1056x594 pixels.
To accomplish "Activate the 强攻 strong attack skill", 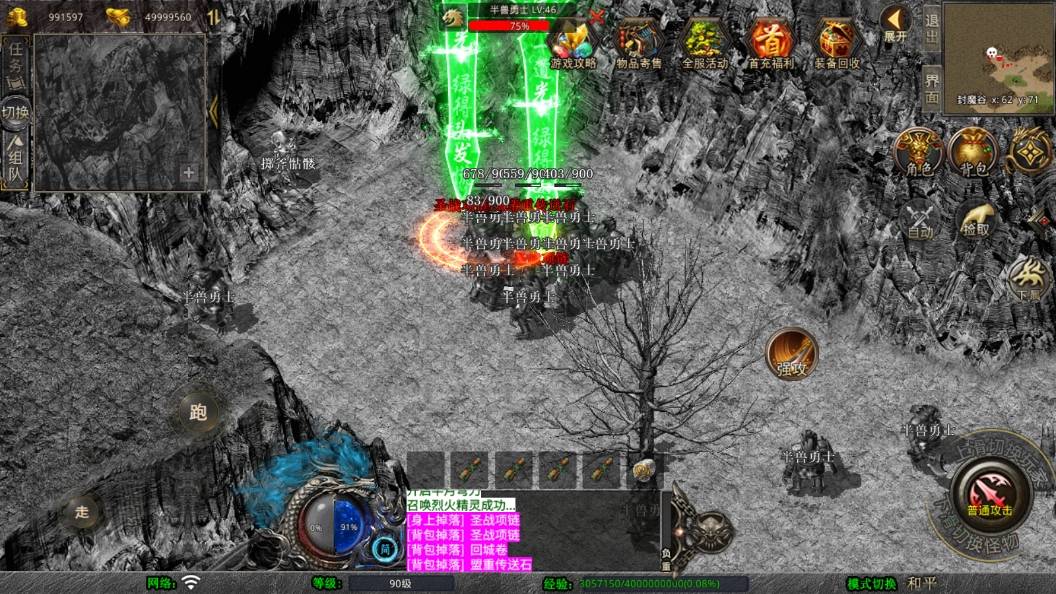I will point(792,354).
